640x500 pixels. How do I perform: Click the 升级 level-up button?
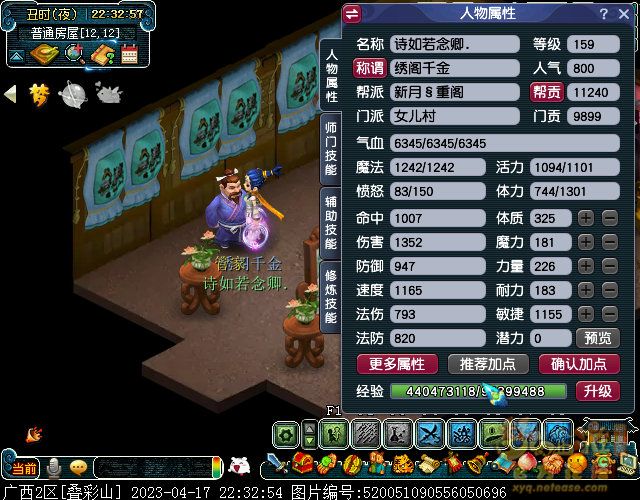[597, 391]
